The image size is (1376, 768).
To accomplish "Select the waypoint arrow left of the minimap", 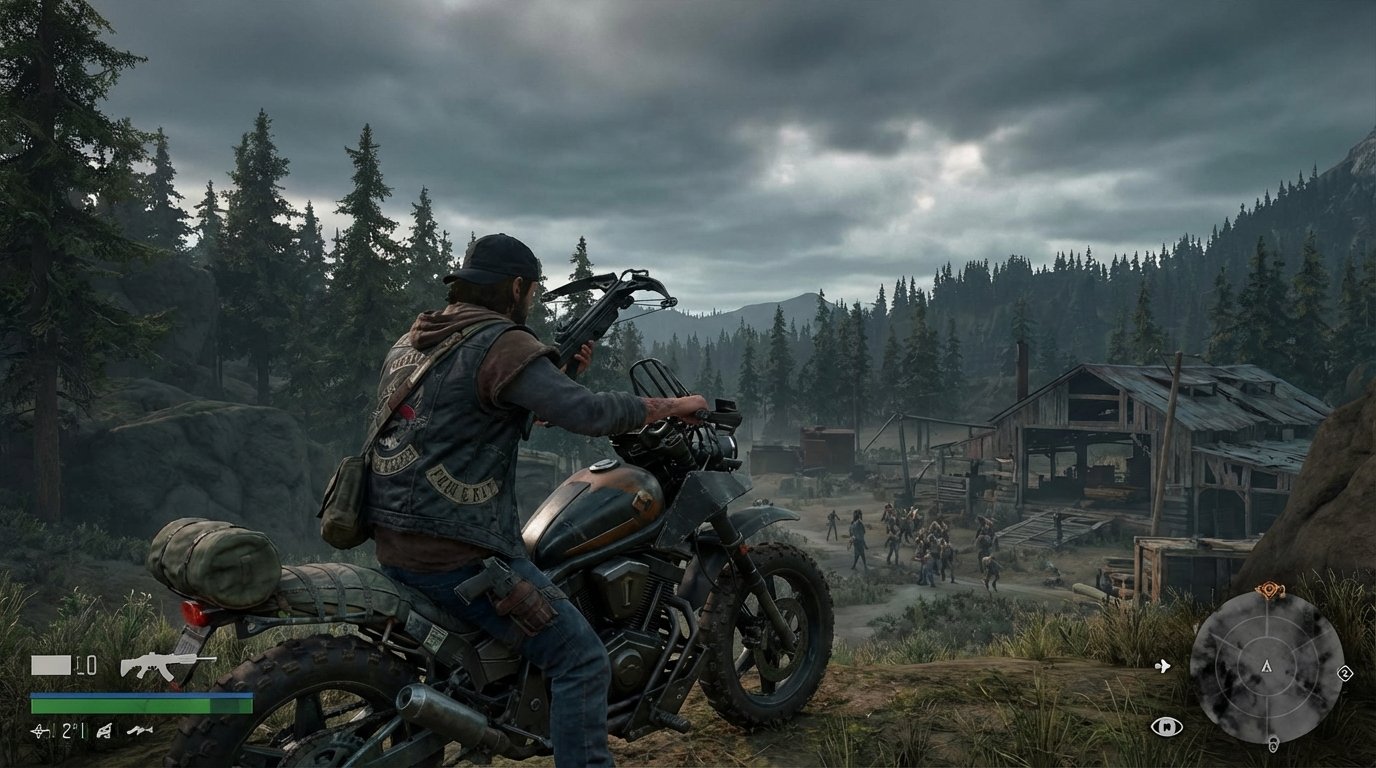I will pyautogui.click(x=1163, y=666).
